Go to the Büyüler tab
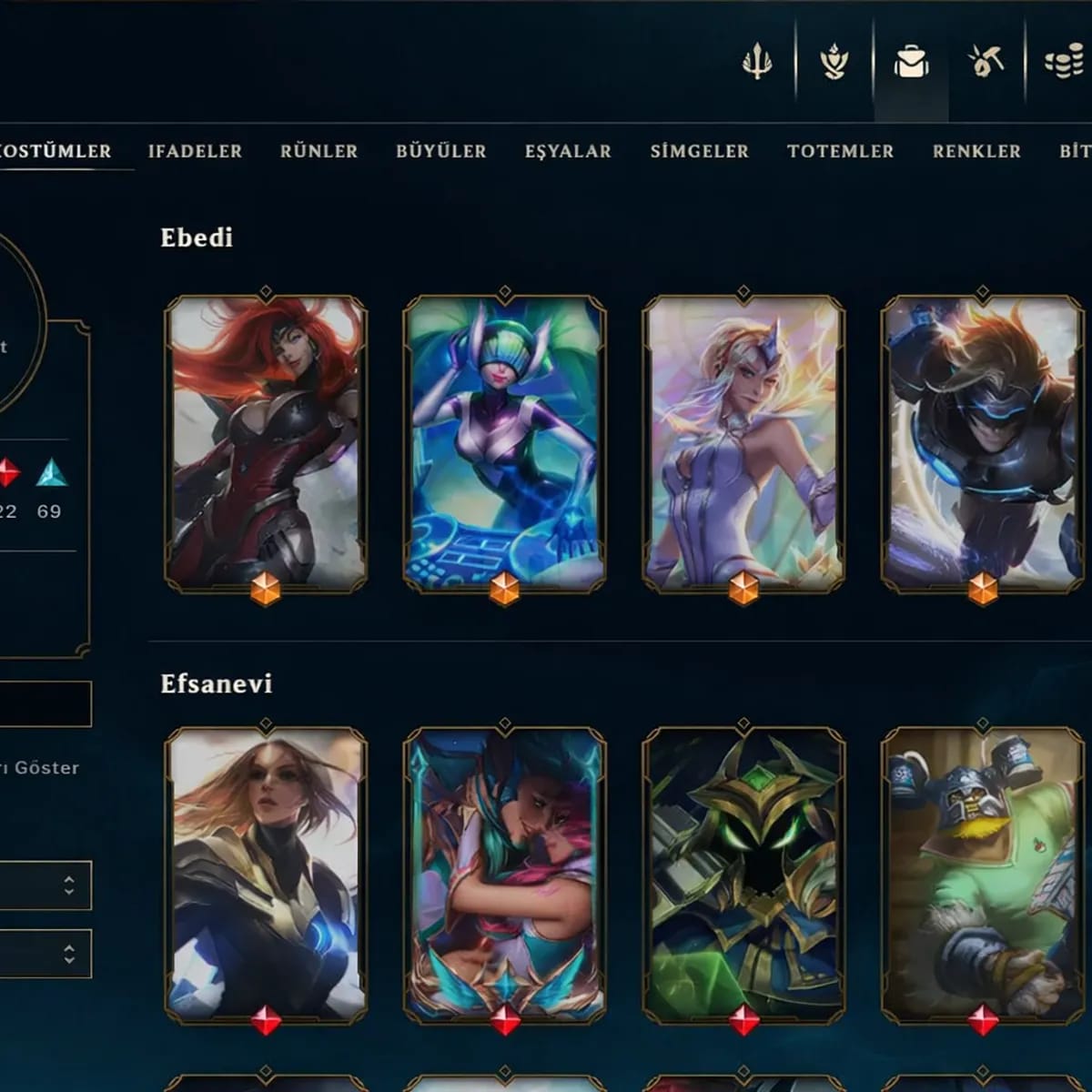This screenshot has height=1092, width=1092. [x=440, y=152]
